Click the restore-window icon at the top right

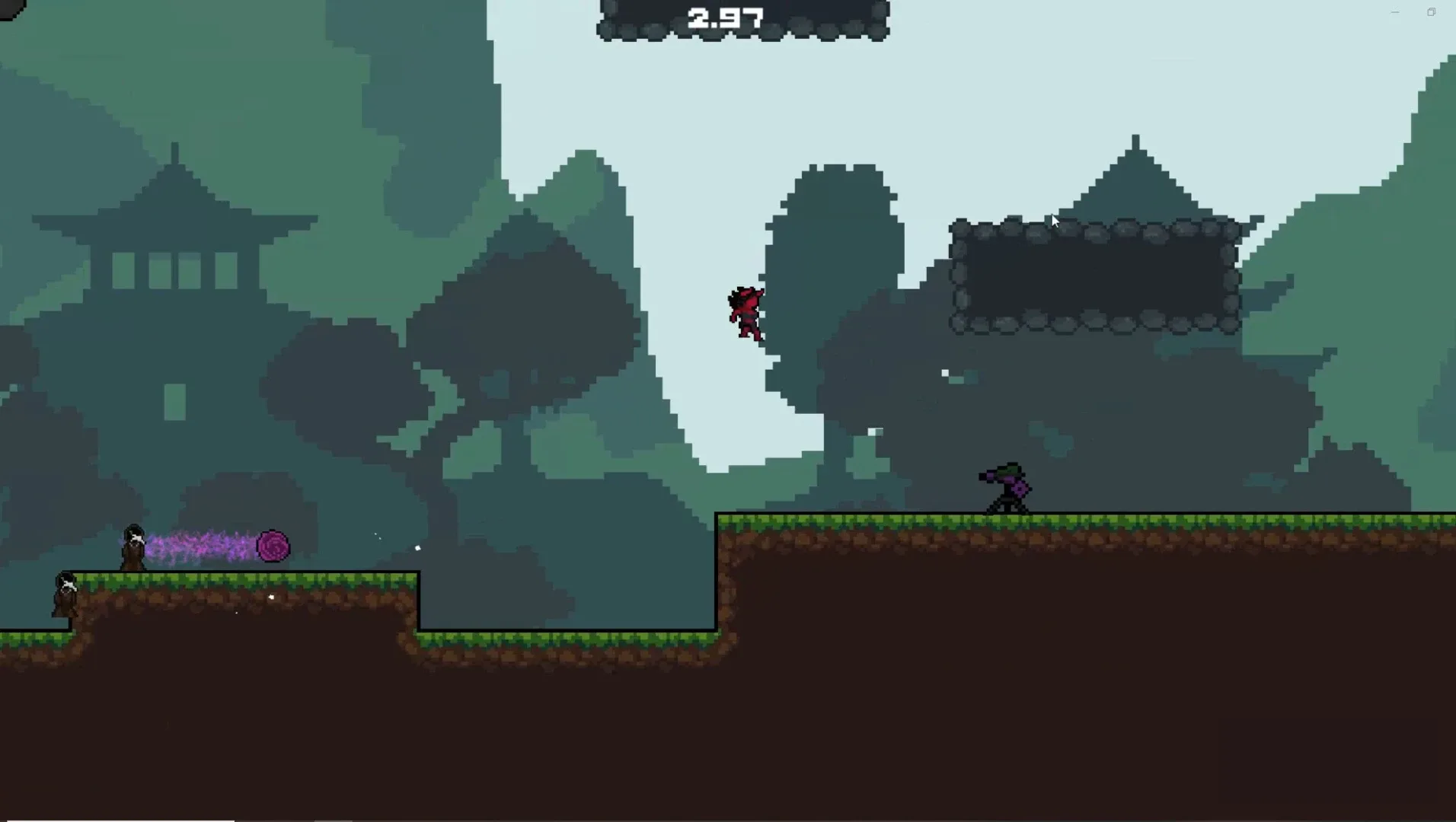(1432, 11)
